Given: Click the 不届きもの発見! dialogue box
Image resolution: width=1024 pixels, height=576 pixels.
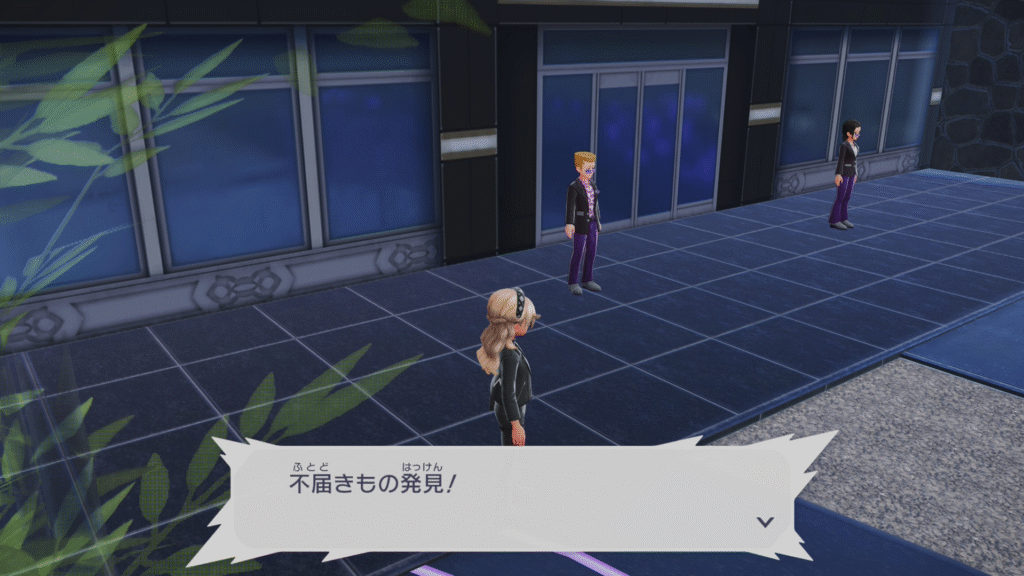Looking at the screenshot, I should click(510, 496).
